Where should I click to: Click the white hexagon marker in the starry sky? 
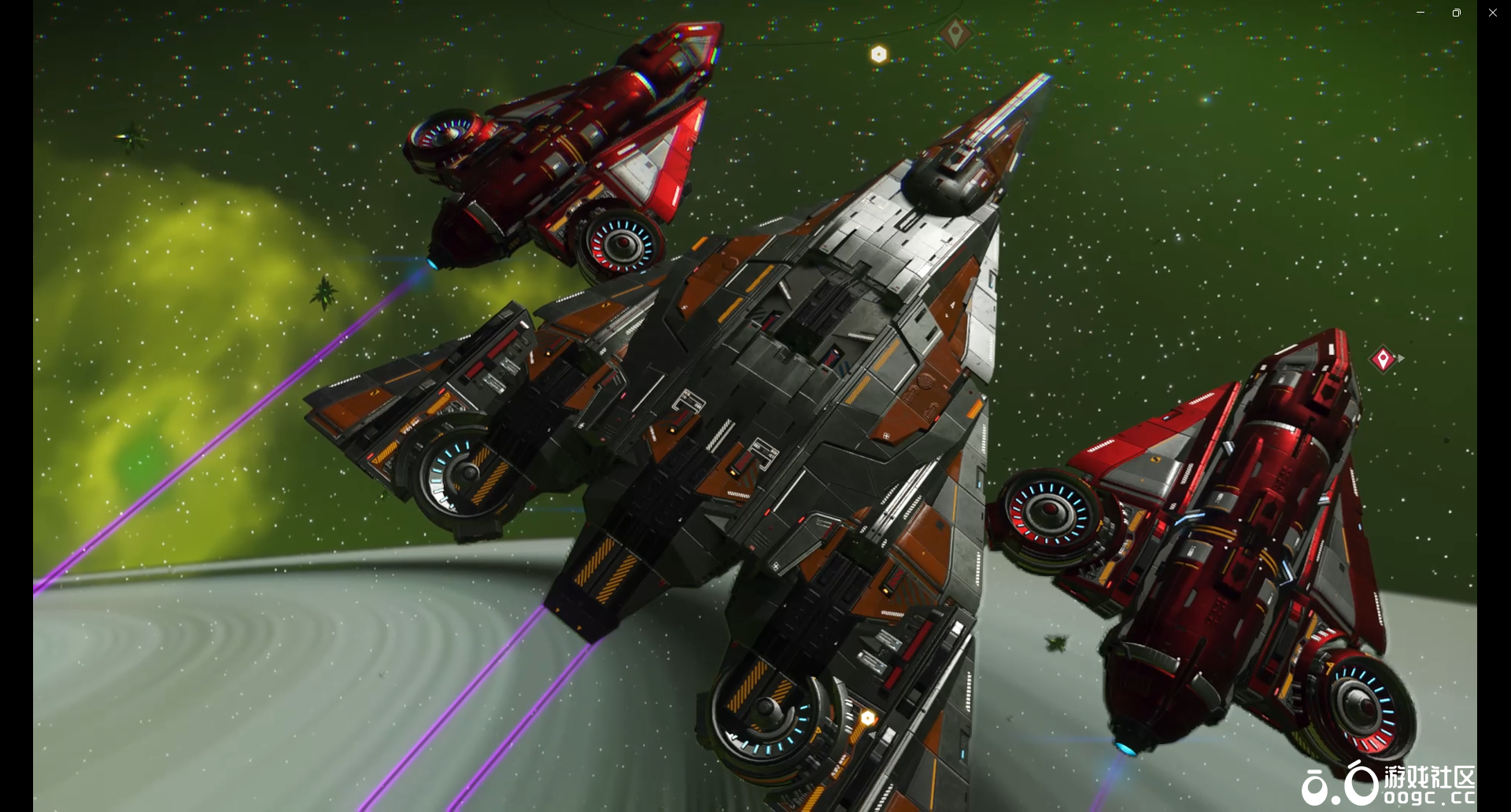click(879, 54)
